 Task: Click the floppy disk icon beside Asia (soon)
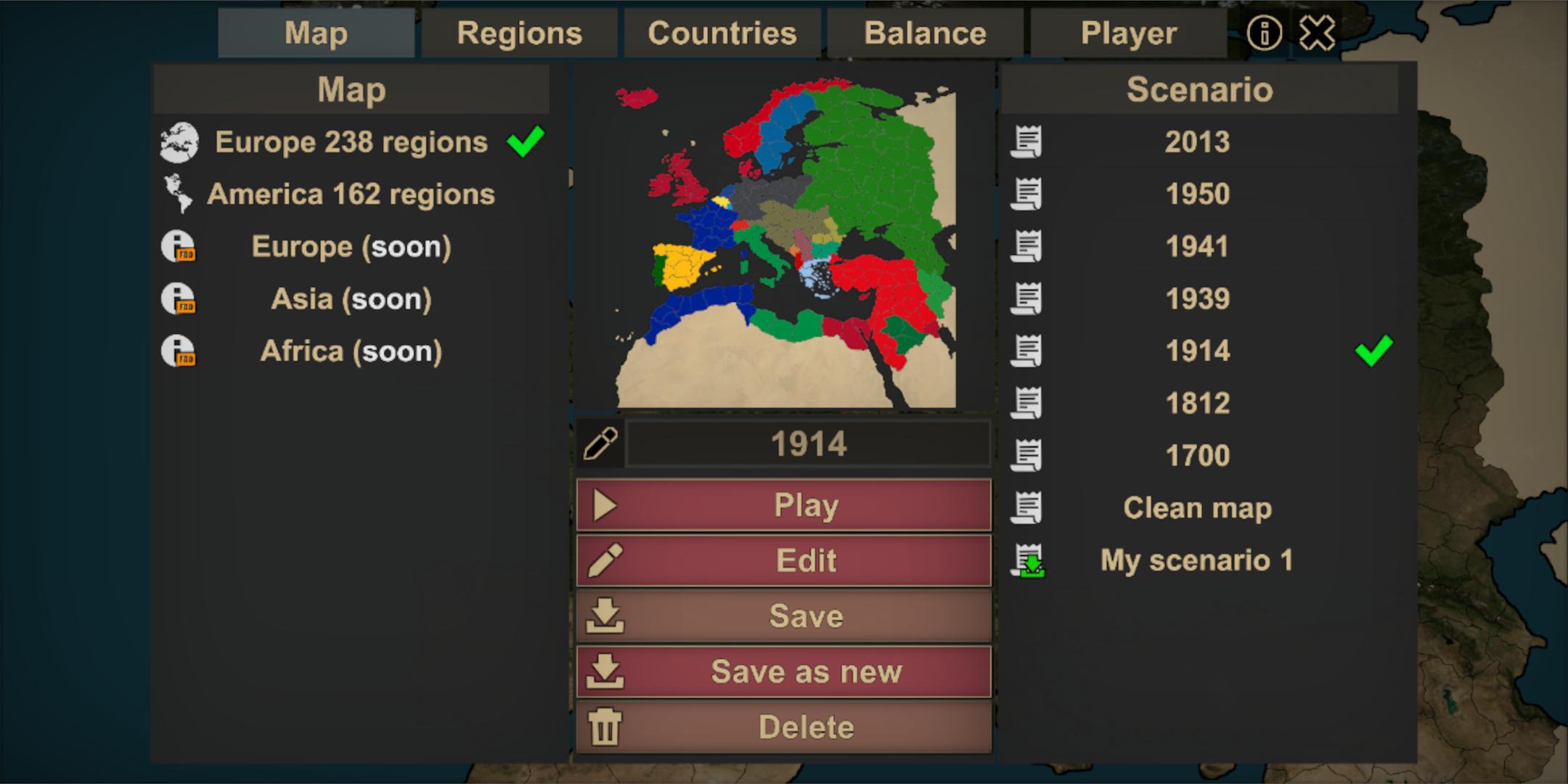pyautogui.click(x=179, y=298)
